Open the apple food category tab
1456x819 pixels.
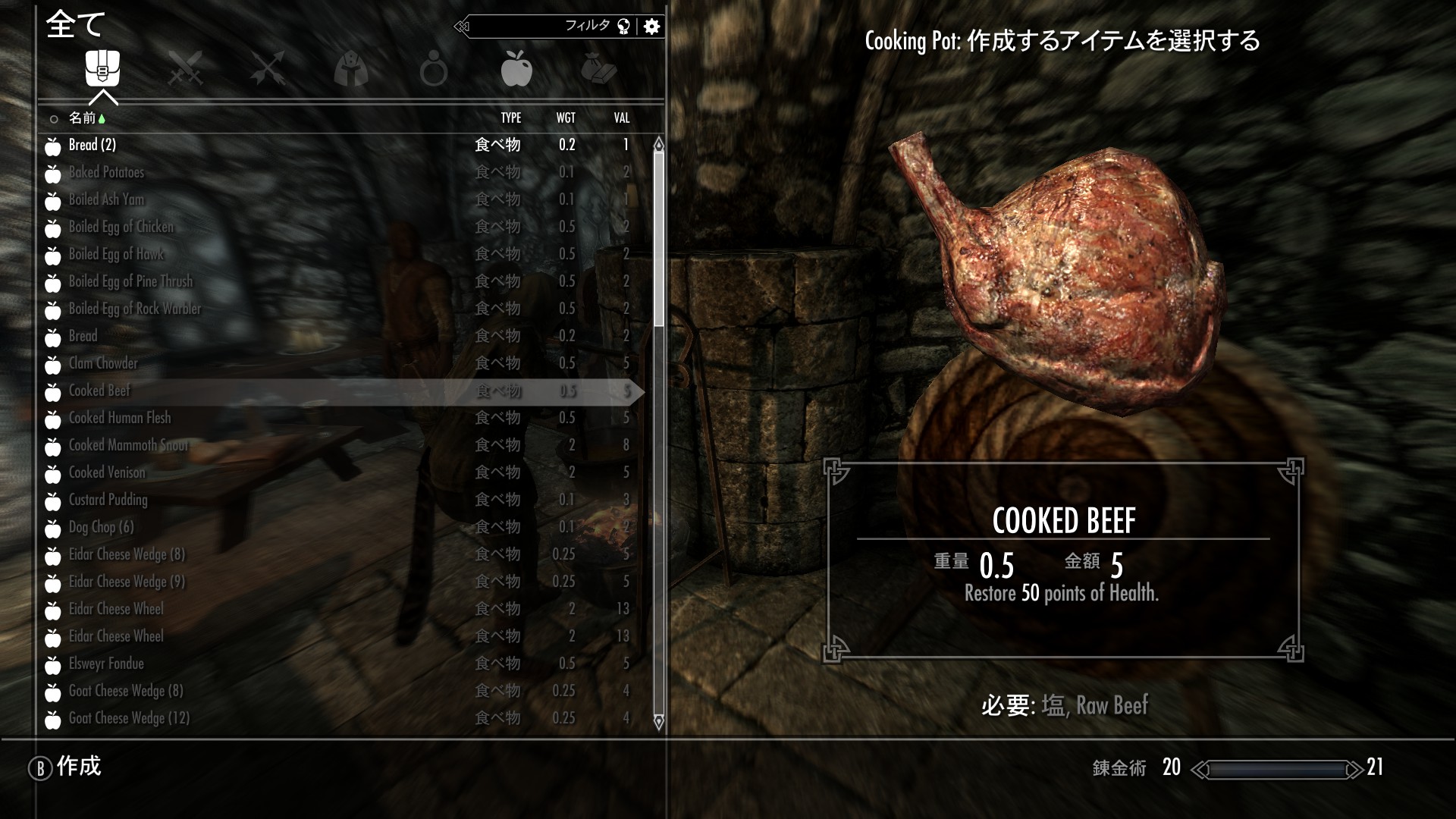(516, 68)
